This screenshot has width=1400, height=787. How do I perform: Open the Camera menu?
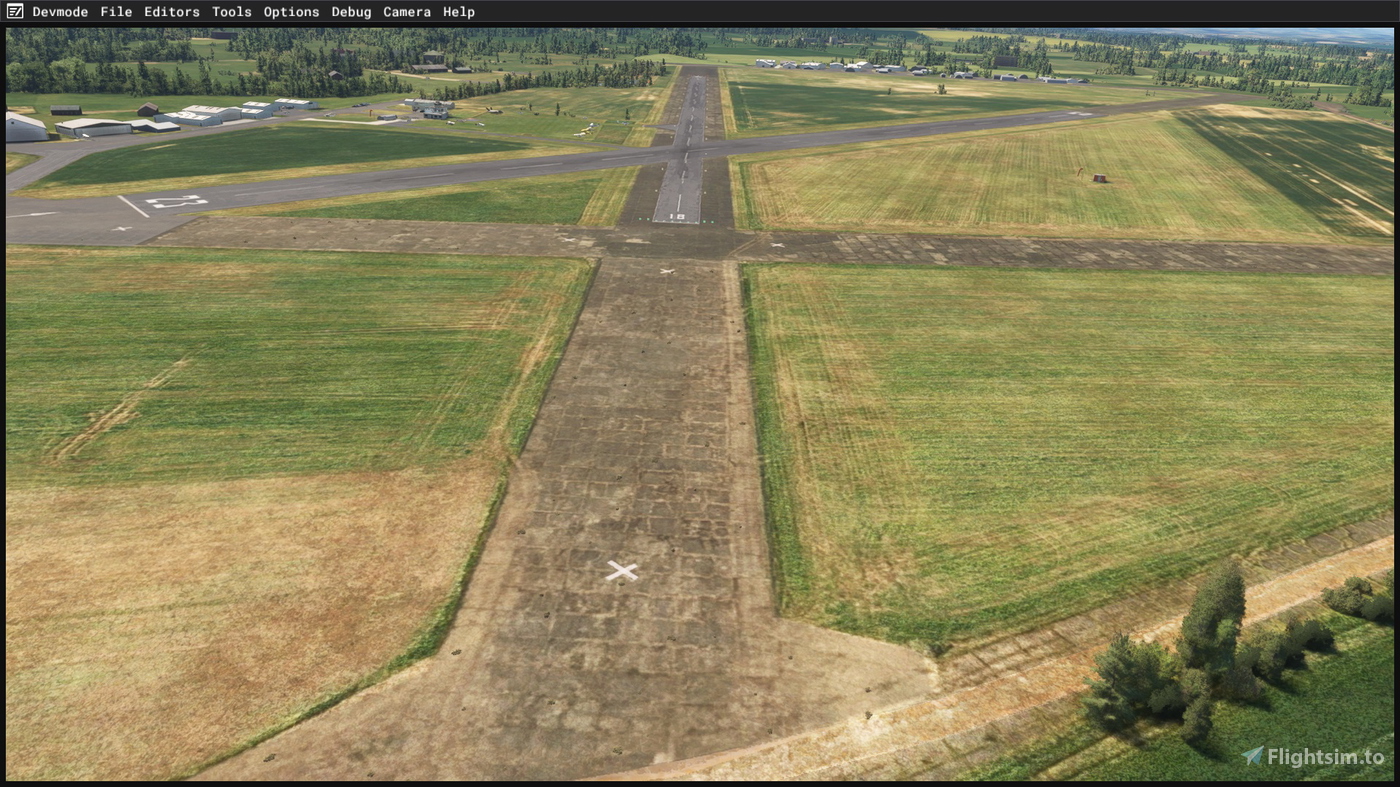tap(406, 11)
